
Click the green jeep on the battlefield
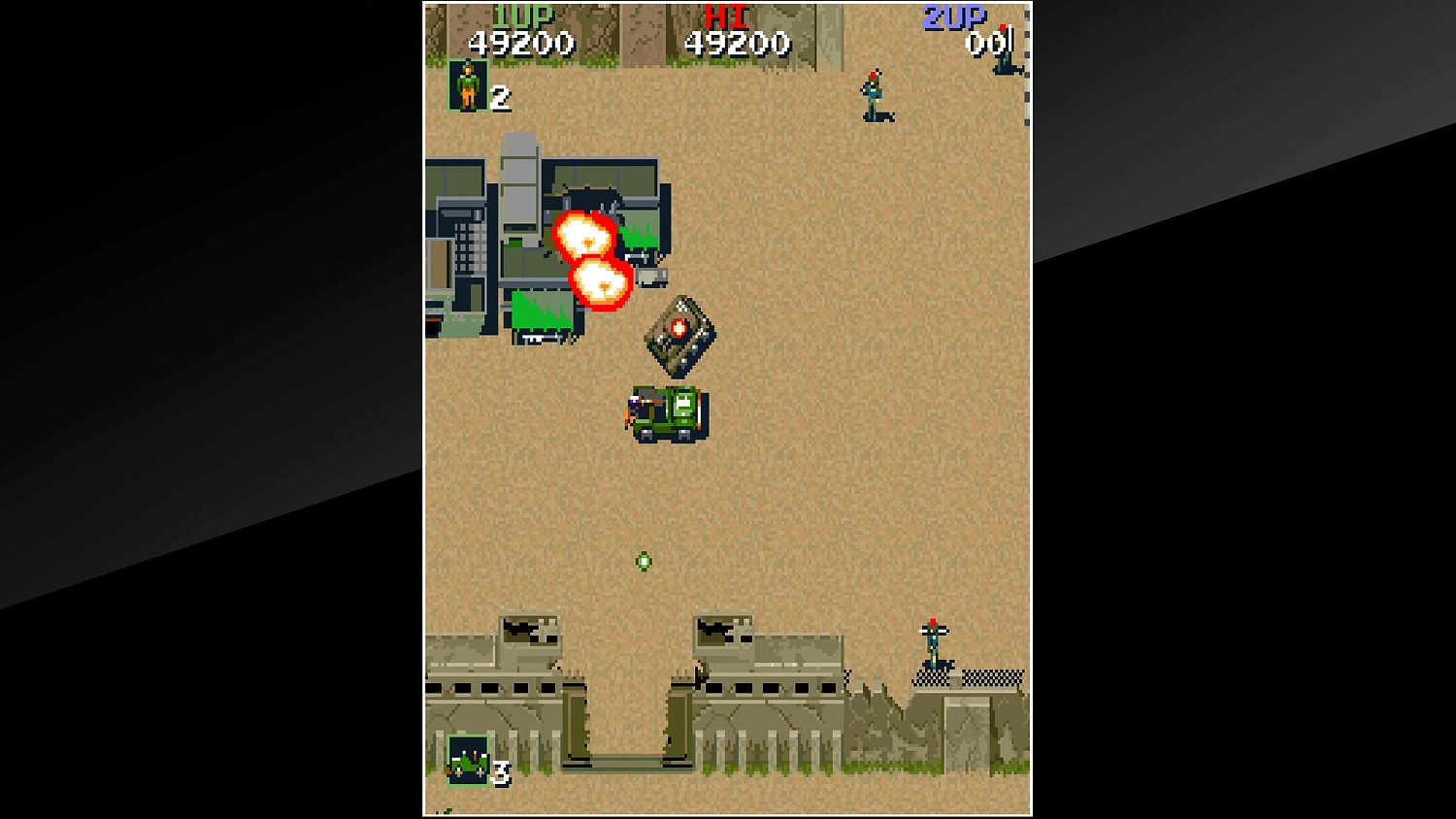[x=668, y=414]
